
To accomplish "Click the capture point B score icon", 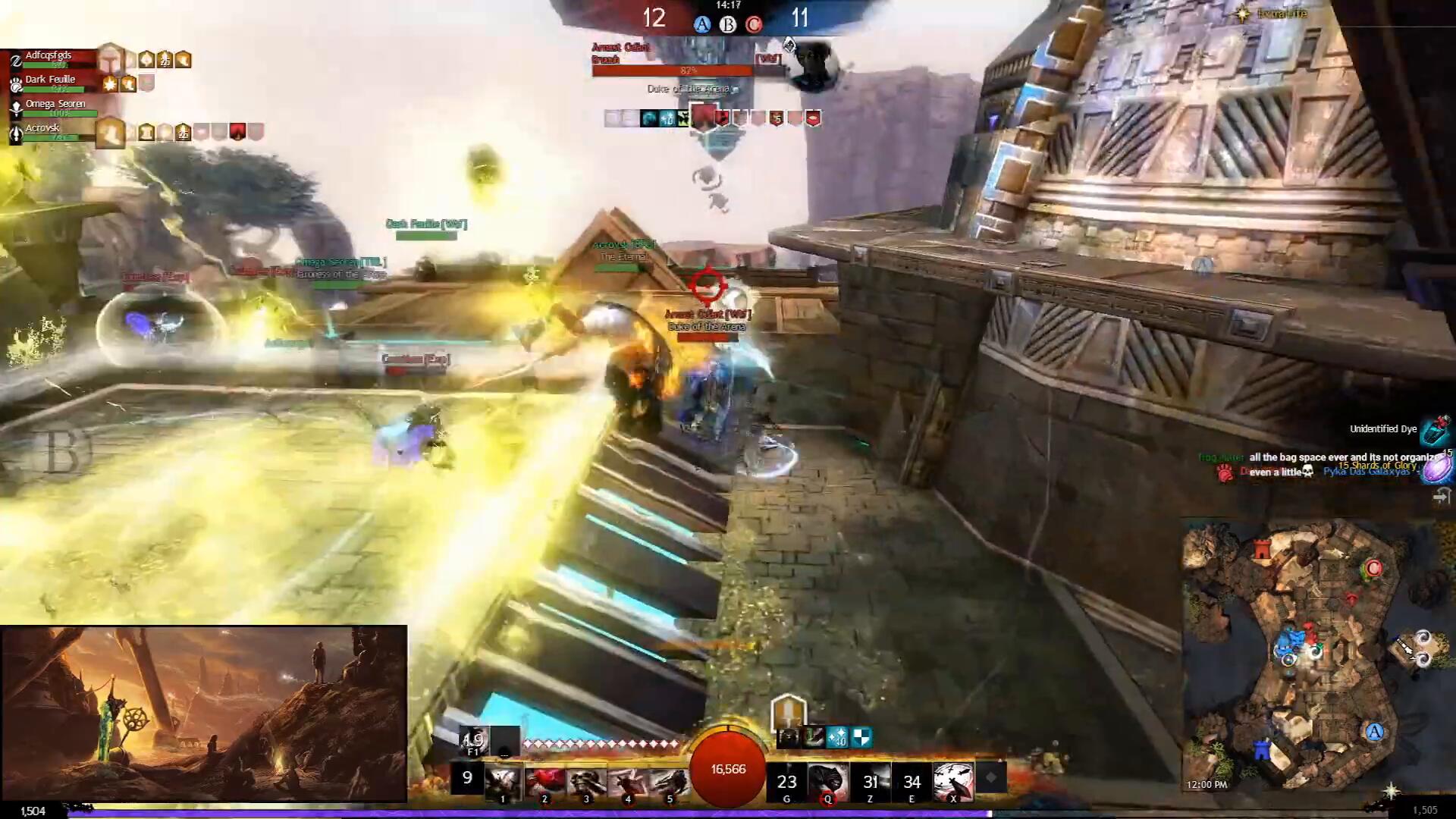I will tap(728, 25).
